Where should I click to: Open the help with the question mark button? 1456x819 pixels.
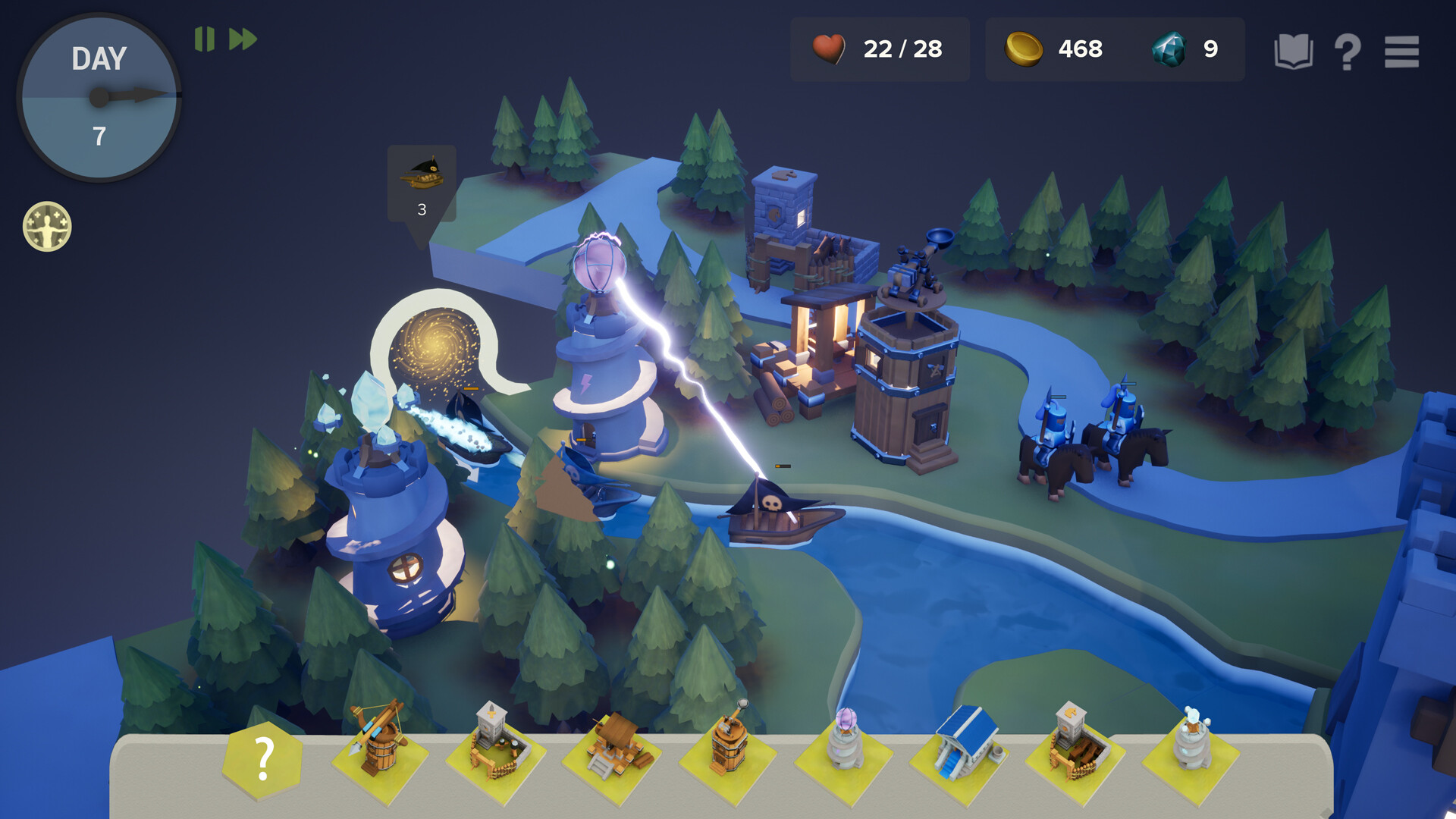pyautogui.click(x=1349, y=51)
